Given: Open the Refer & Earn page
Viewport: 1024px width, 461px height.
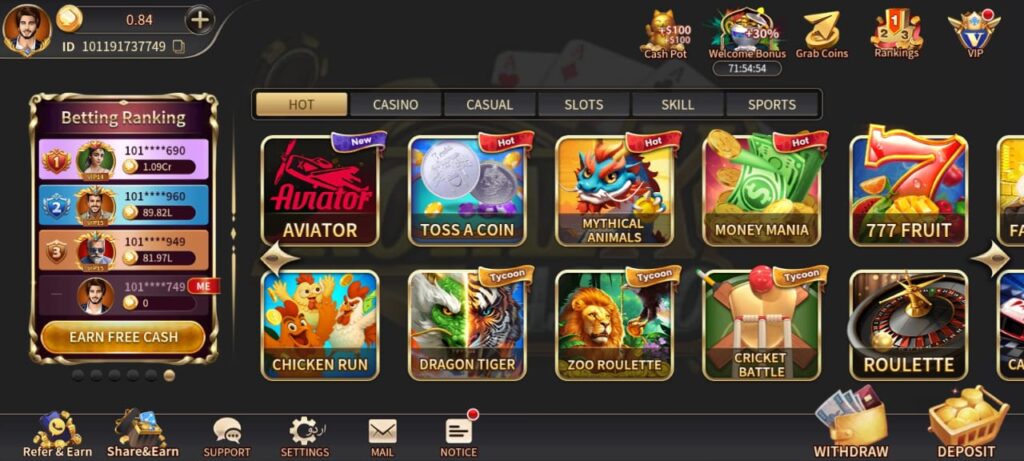Looking at the screenshot, I should pos(57,436).
